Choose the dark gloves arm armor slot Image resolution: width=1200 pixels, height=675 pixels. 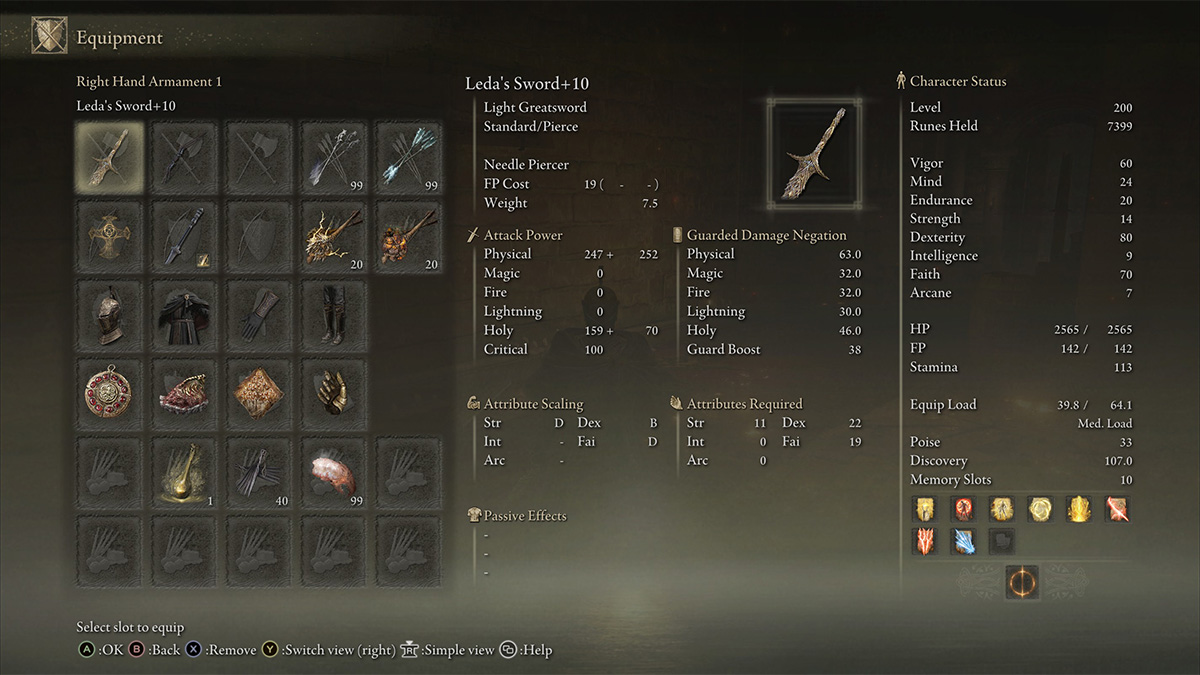(259, 313)
